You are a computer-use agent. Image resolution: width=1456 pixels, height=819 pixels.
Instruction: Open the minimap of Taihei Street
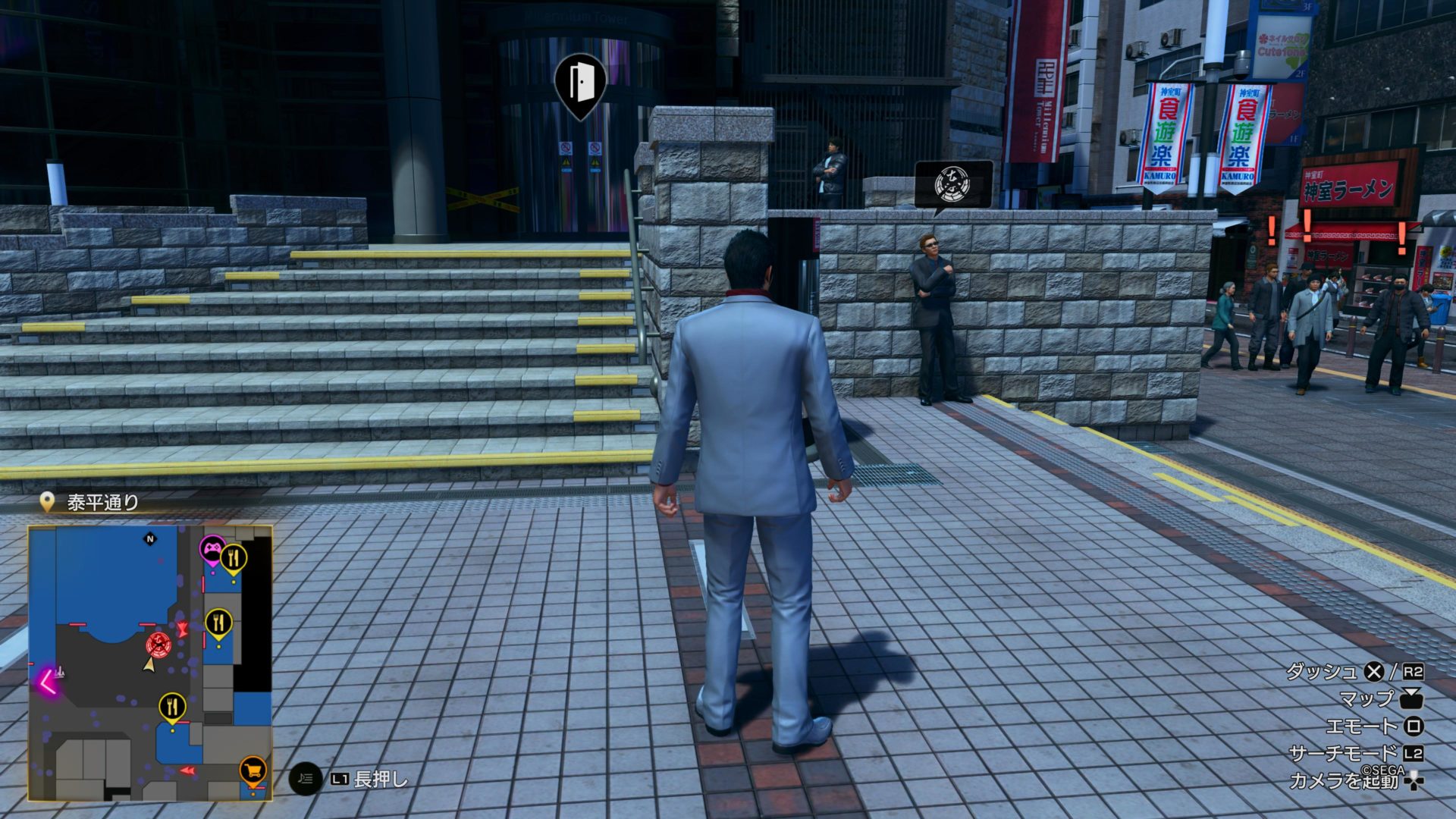tap(150, 664)
